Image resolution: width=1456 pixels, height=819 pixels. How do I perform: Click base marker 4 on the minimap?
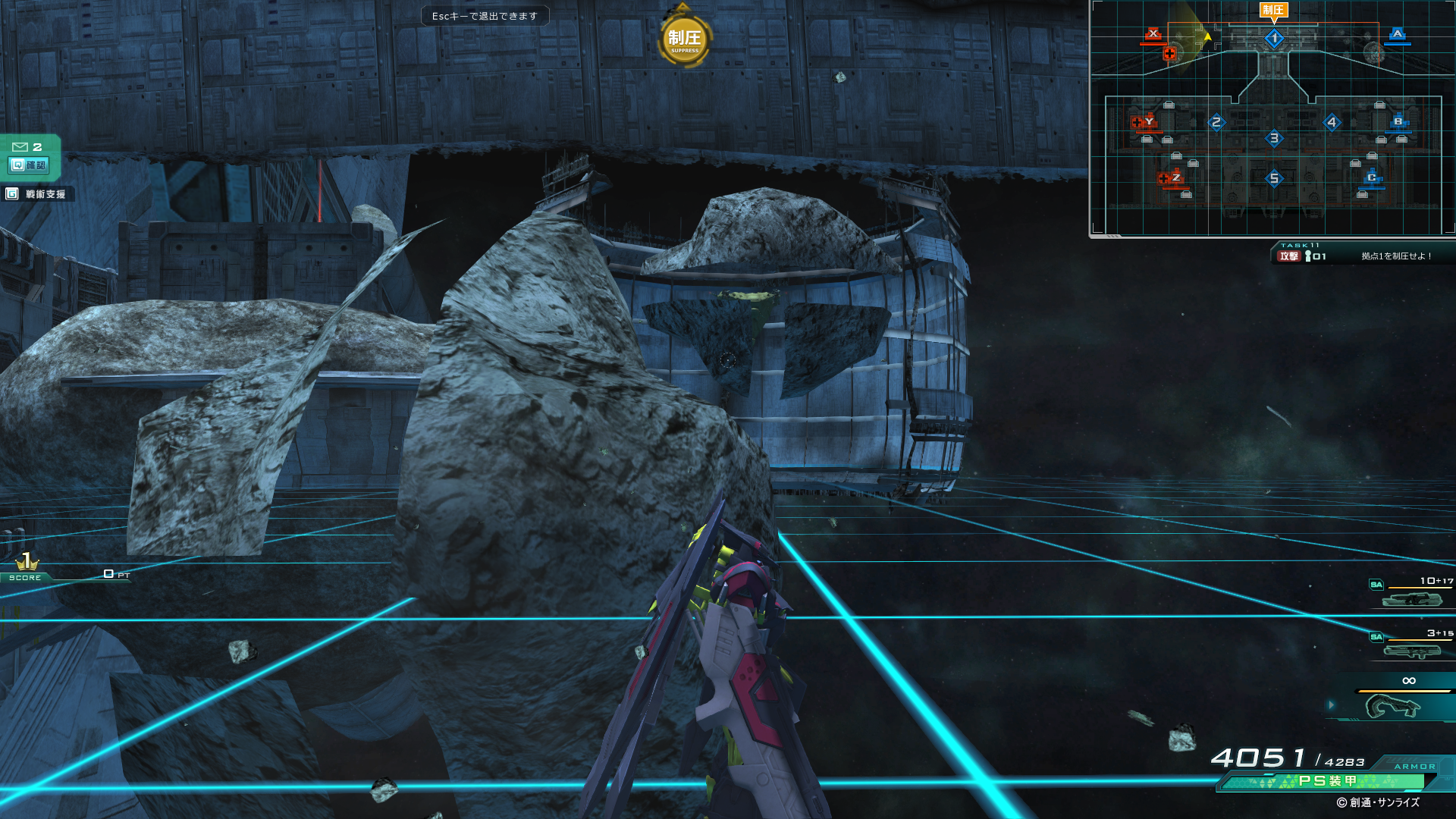point(1332,122)
